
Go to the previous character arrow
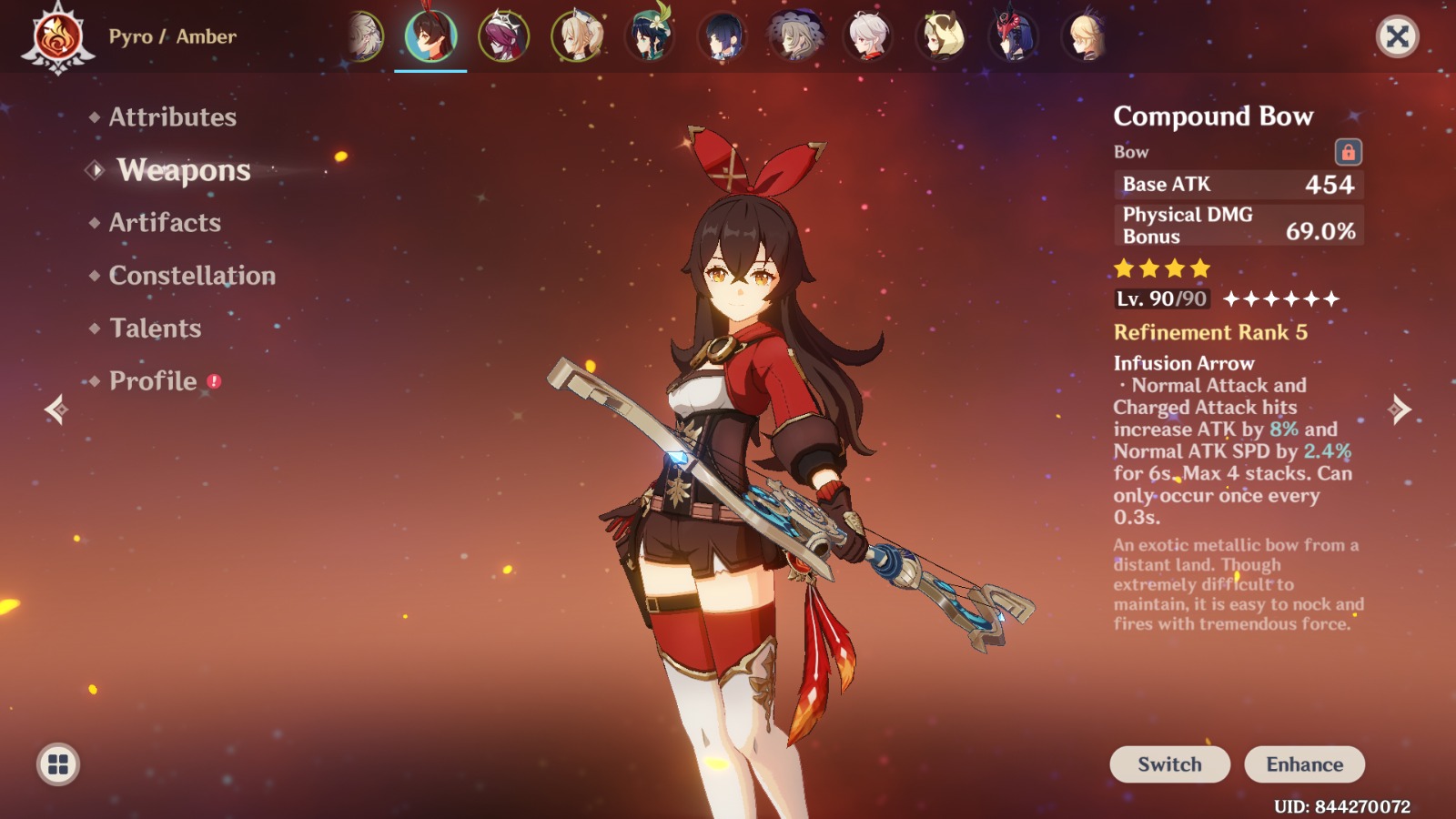[x=56, y=409]
